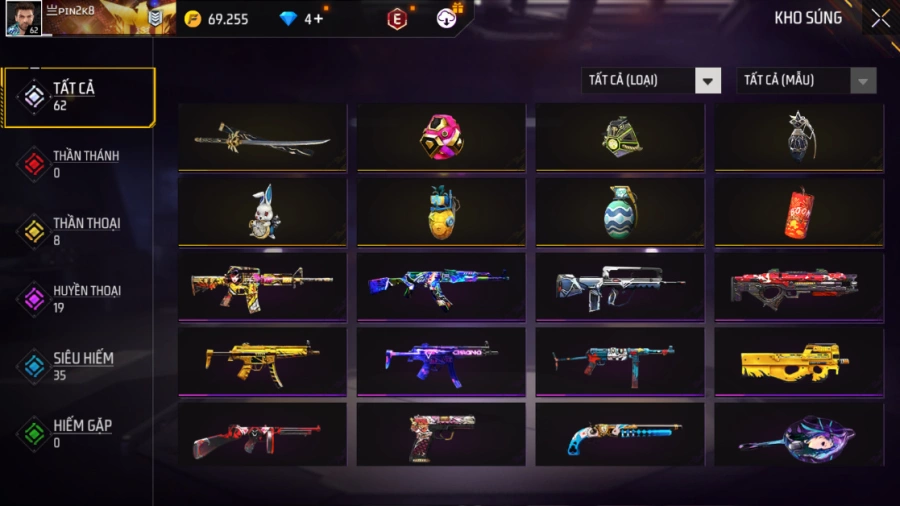Screen dimensions: 900x506
Task: Select the blue double-barrel shotgun skin
Action: point(620,435)
